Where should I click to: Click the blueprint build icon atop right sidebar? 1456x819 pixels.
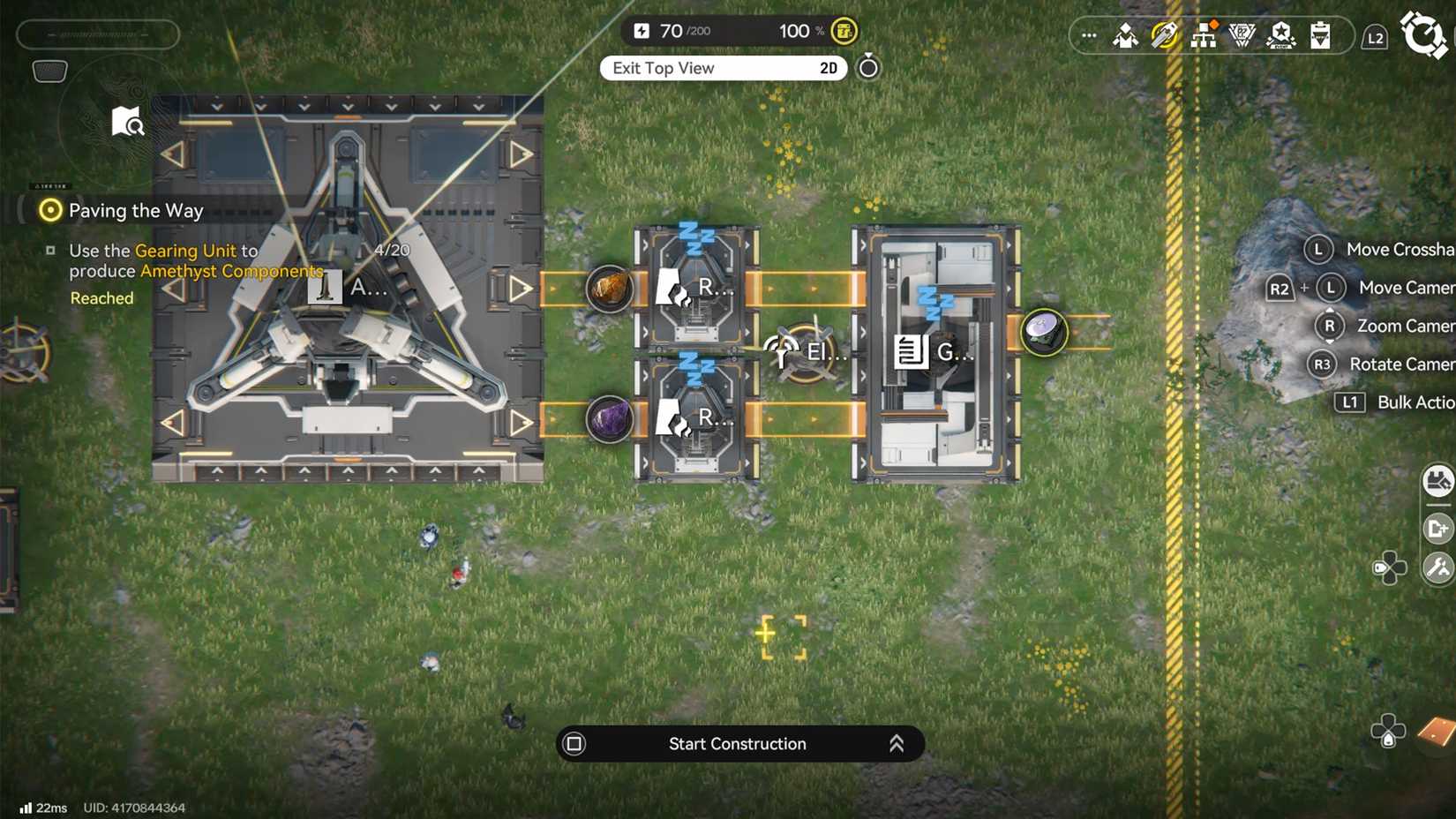[1439, 482]
